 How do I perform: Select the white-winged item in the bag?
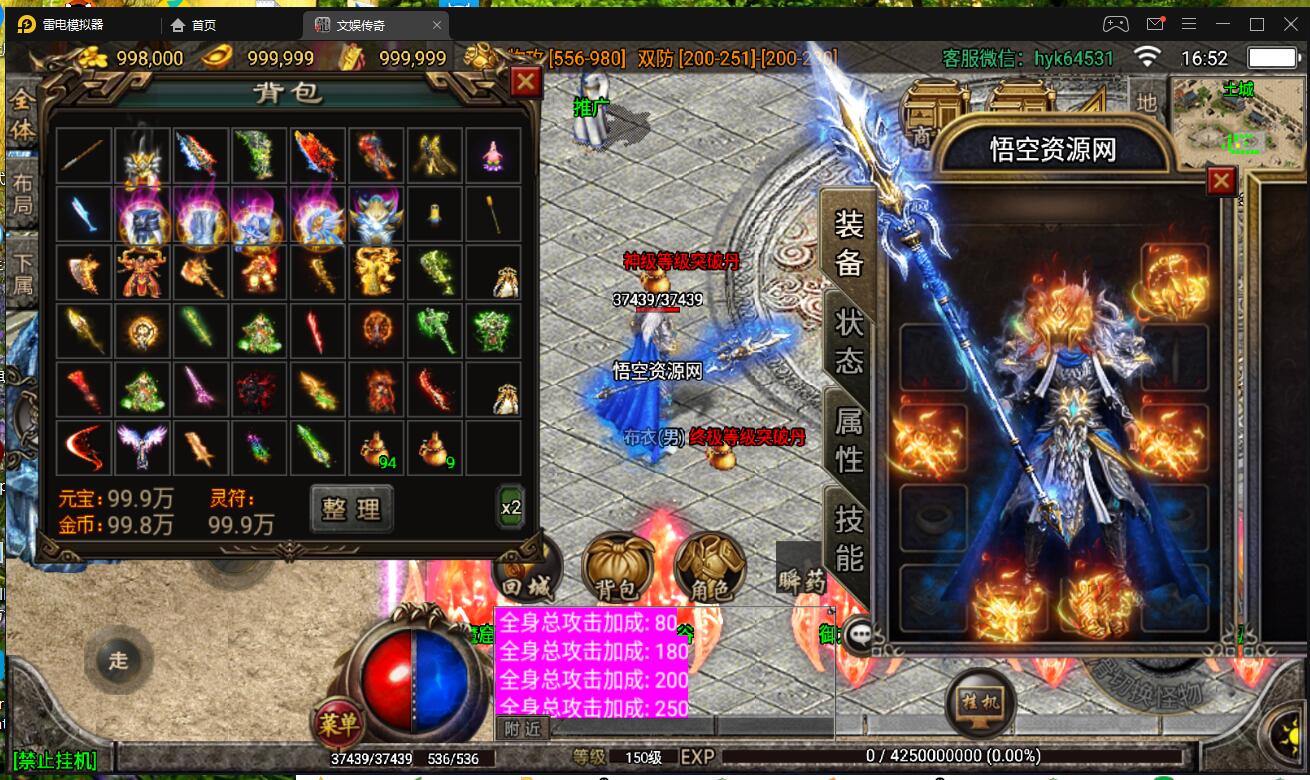click(142, 447)
